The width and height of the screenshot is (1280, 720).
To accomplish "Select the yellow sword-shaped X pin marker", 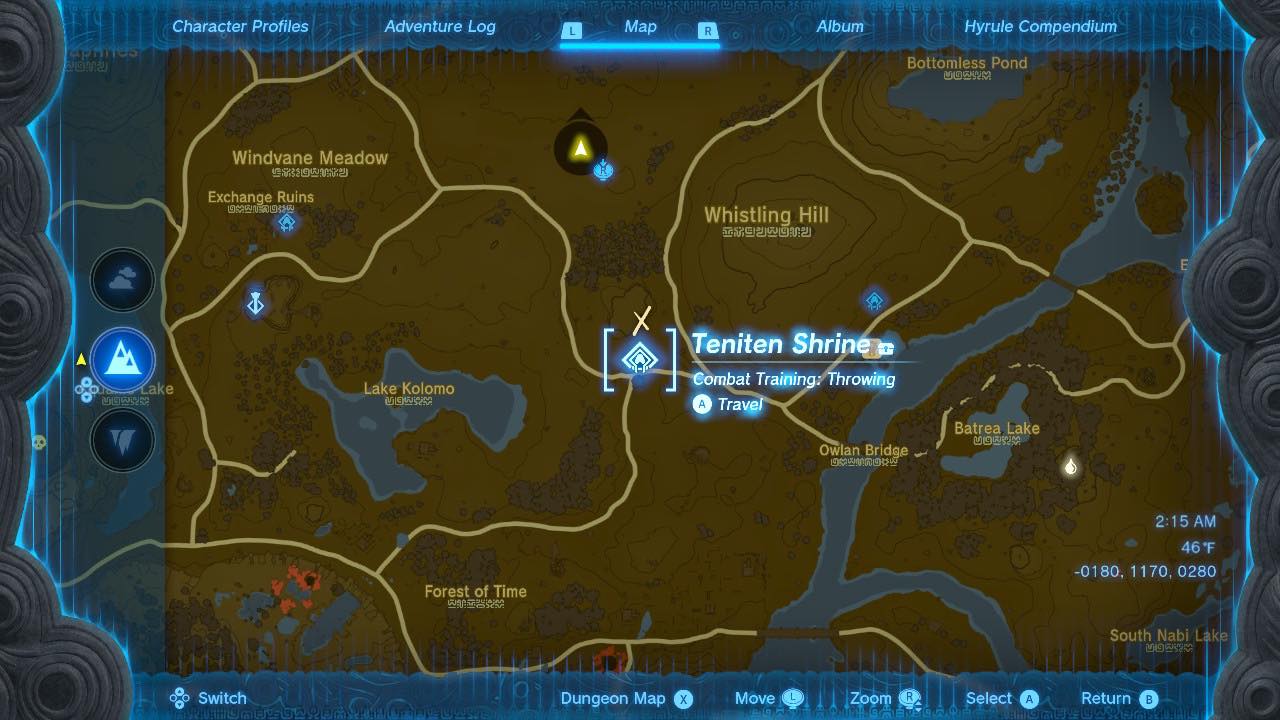I will 641,320.
